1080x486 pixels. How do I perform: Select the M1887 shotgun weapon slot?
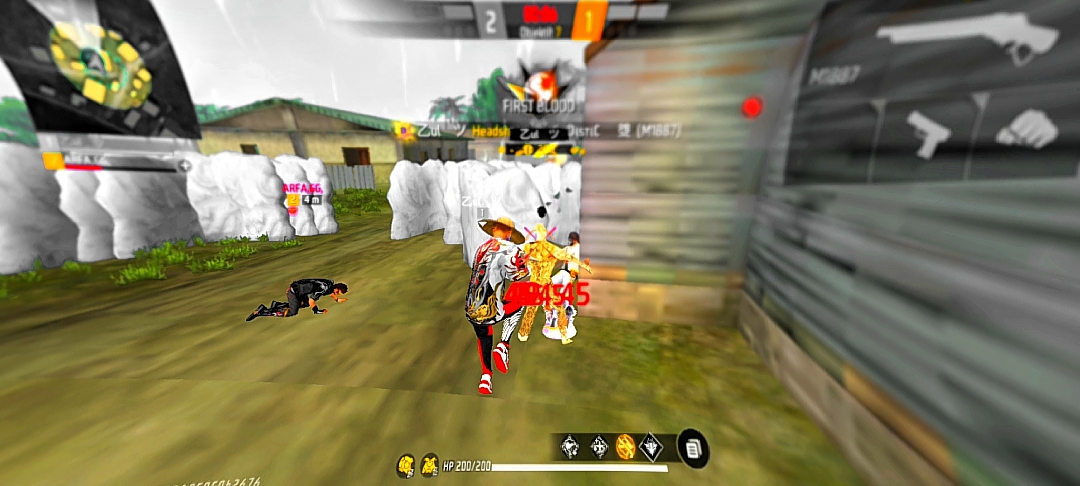[x=967, y=41]
